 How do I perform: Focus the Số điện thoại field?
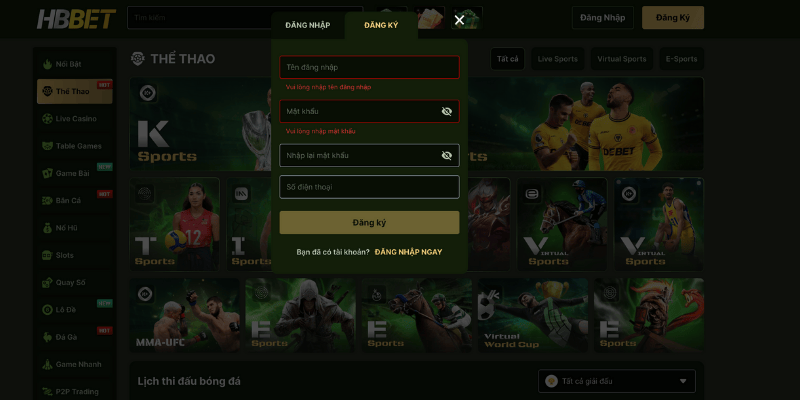pos(369,187)
